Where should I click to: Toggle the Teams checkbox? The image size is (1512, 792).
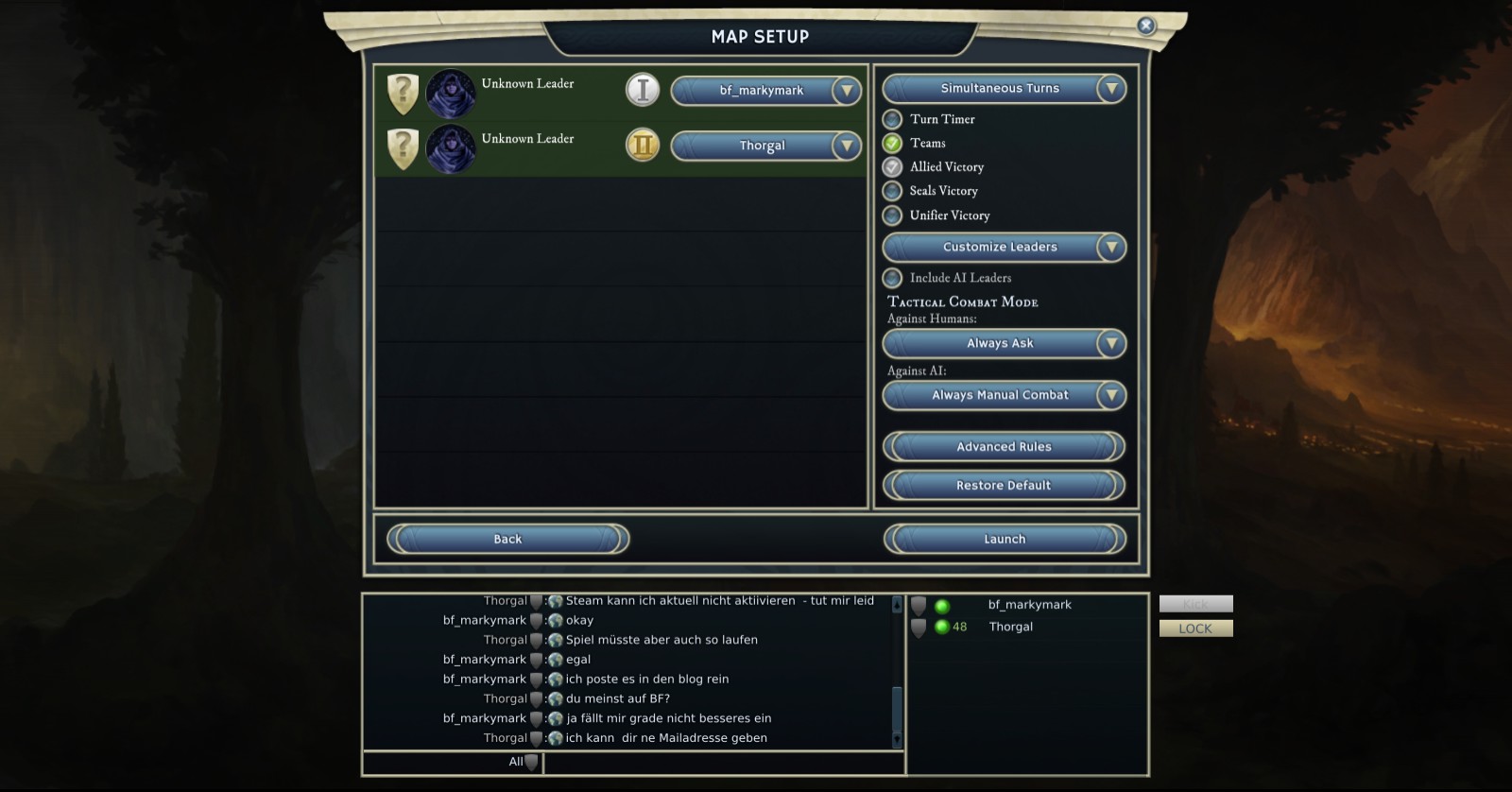click(x=892, y=144)
